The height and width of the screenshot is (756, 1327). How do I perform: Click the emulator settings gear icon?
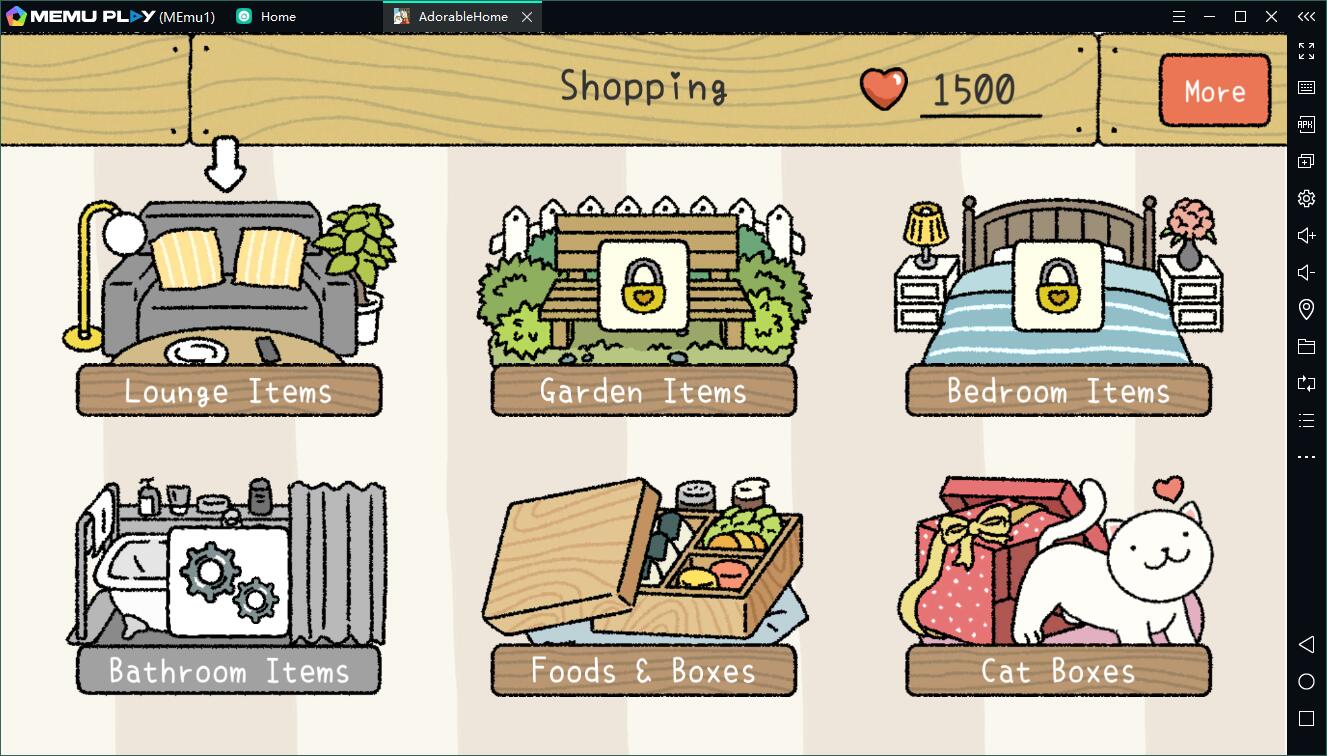click(x=1306, y=198)
